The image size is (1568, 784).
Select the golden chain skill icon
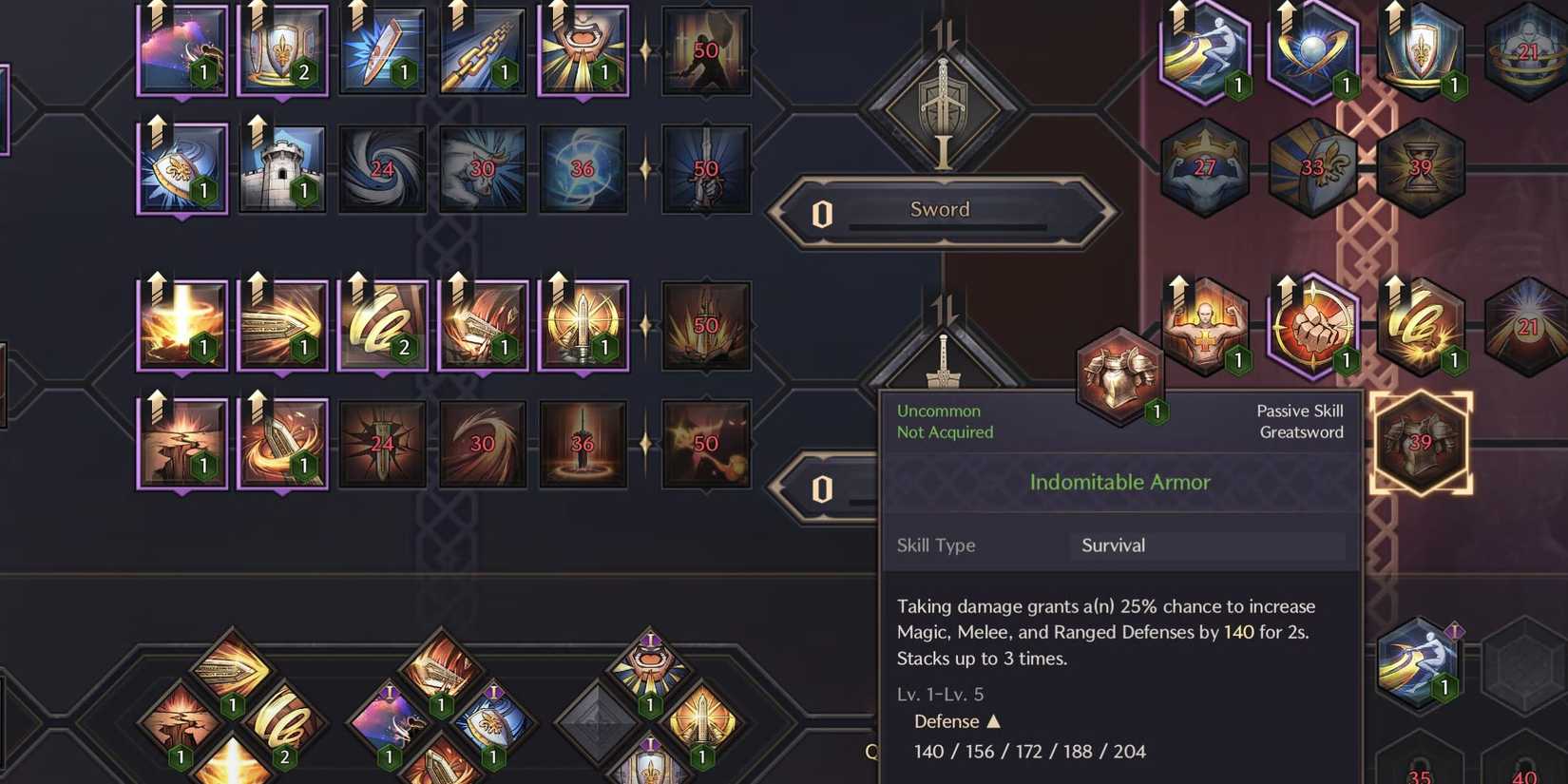[483, 49]
